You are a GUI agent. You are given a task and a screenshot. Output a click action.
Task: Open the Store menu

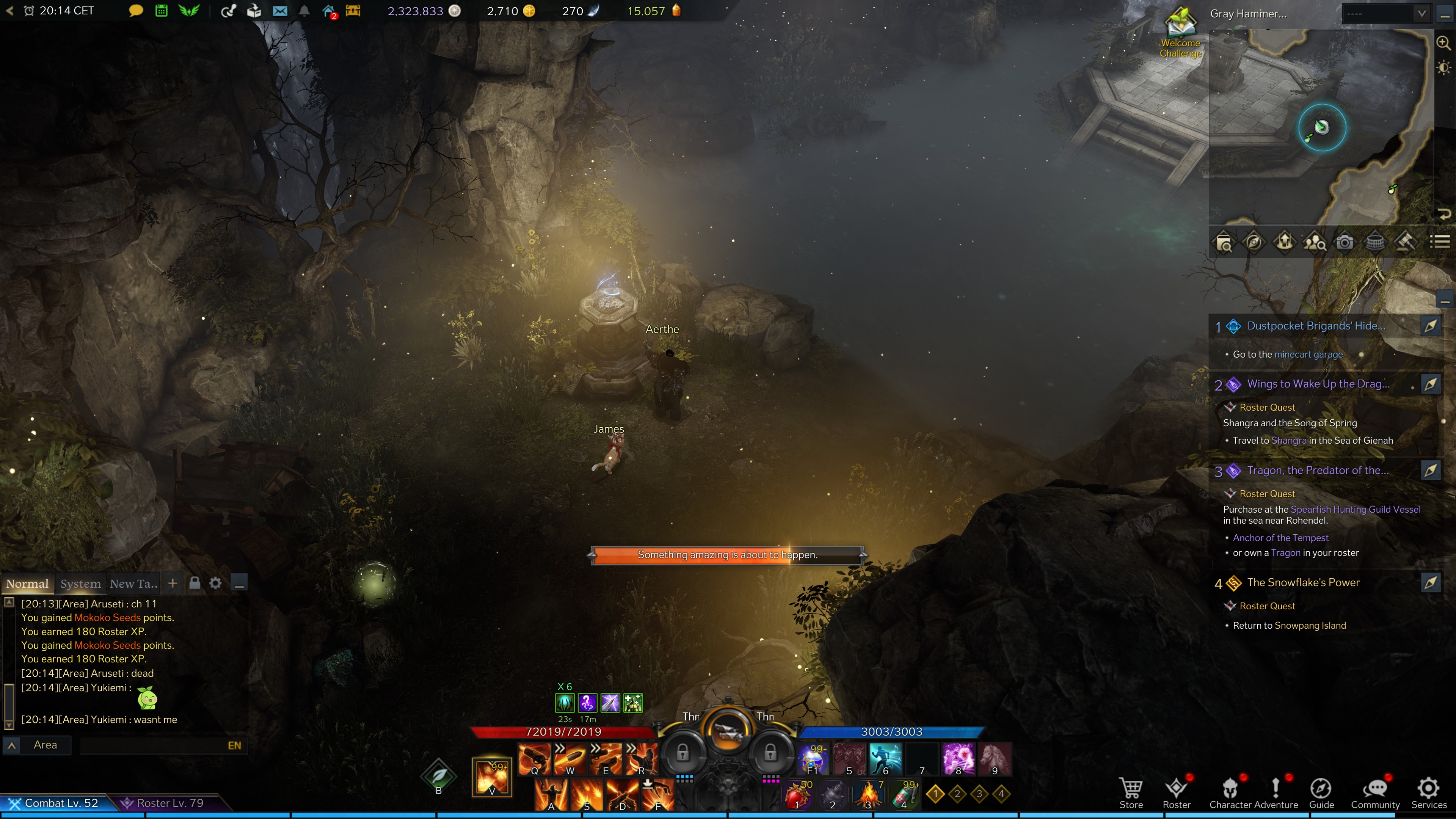point(1131,792)
